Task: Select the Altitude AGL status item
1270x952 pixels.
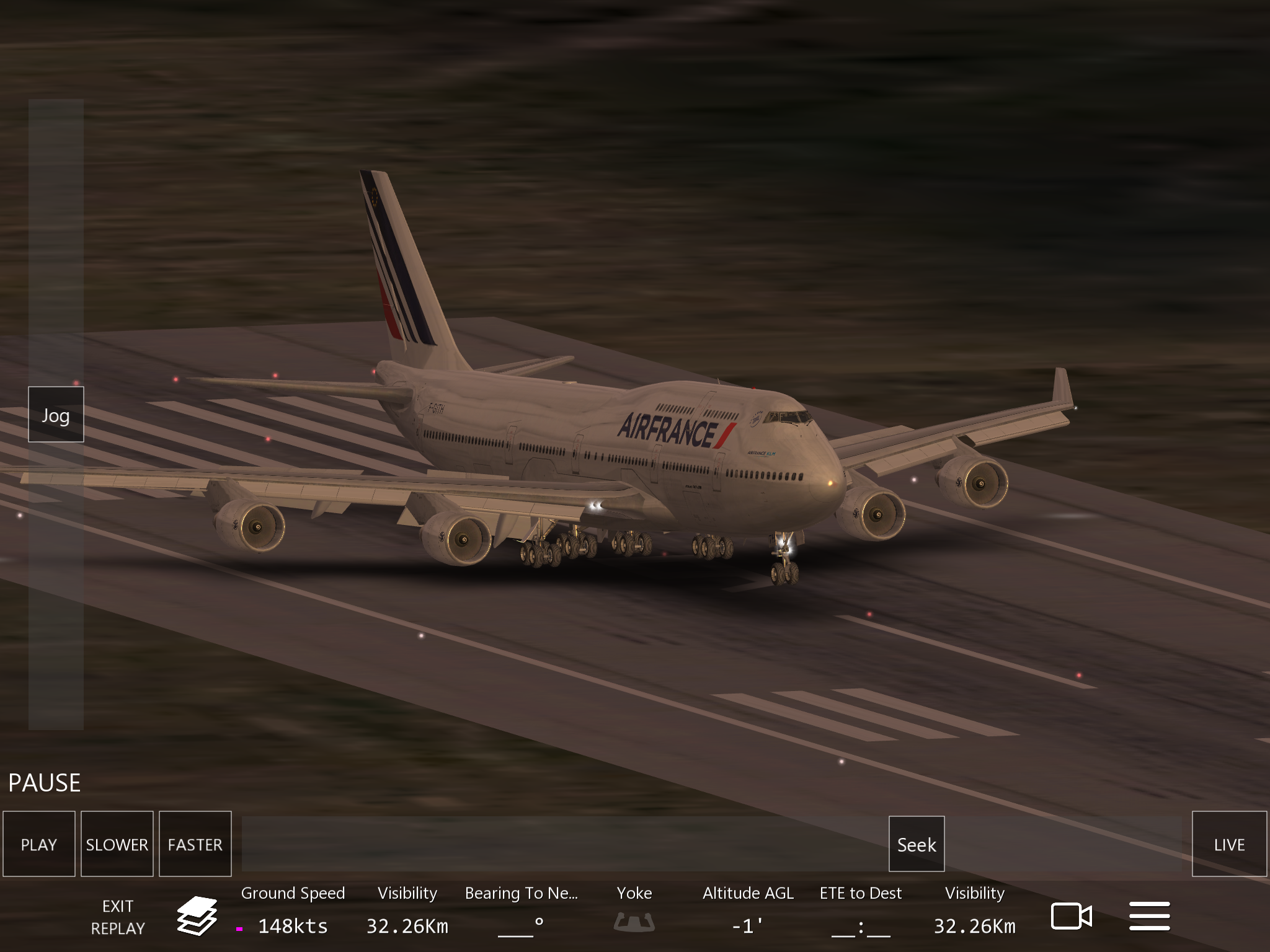Action: pyautogui.click(x=748, y=910)
